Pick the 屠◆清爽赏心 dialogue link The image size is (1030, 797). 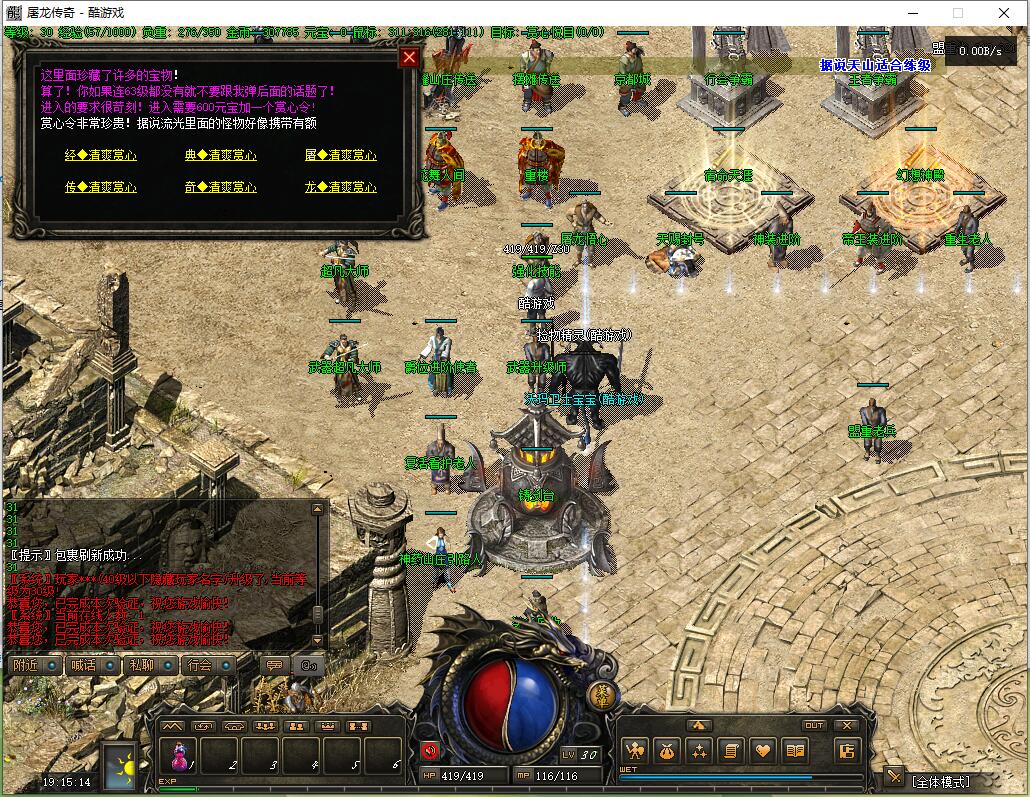point(340,155)
